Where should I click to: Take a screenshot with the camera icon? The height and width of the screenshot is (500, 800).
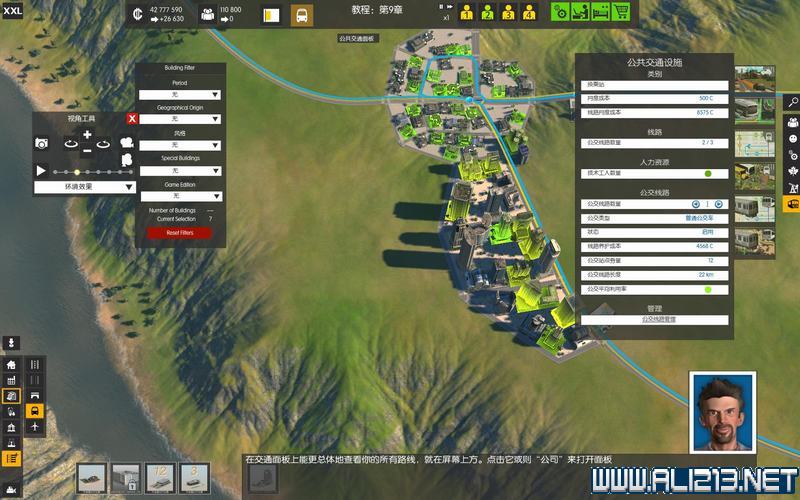tap(42, 144)
